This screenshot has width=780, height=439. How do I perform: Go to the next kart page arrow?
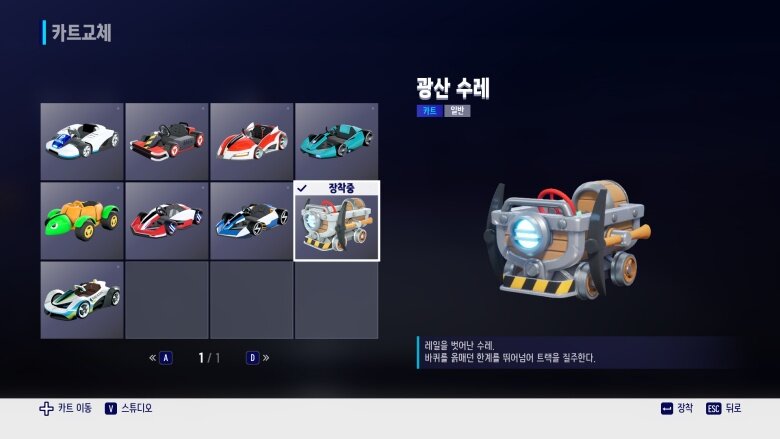pos(259,358)
